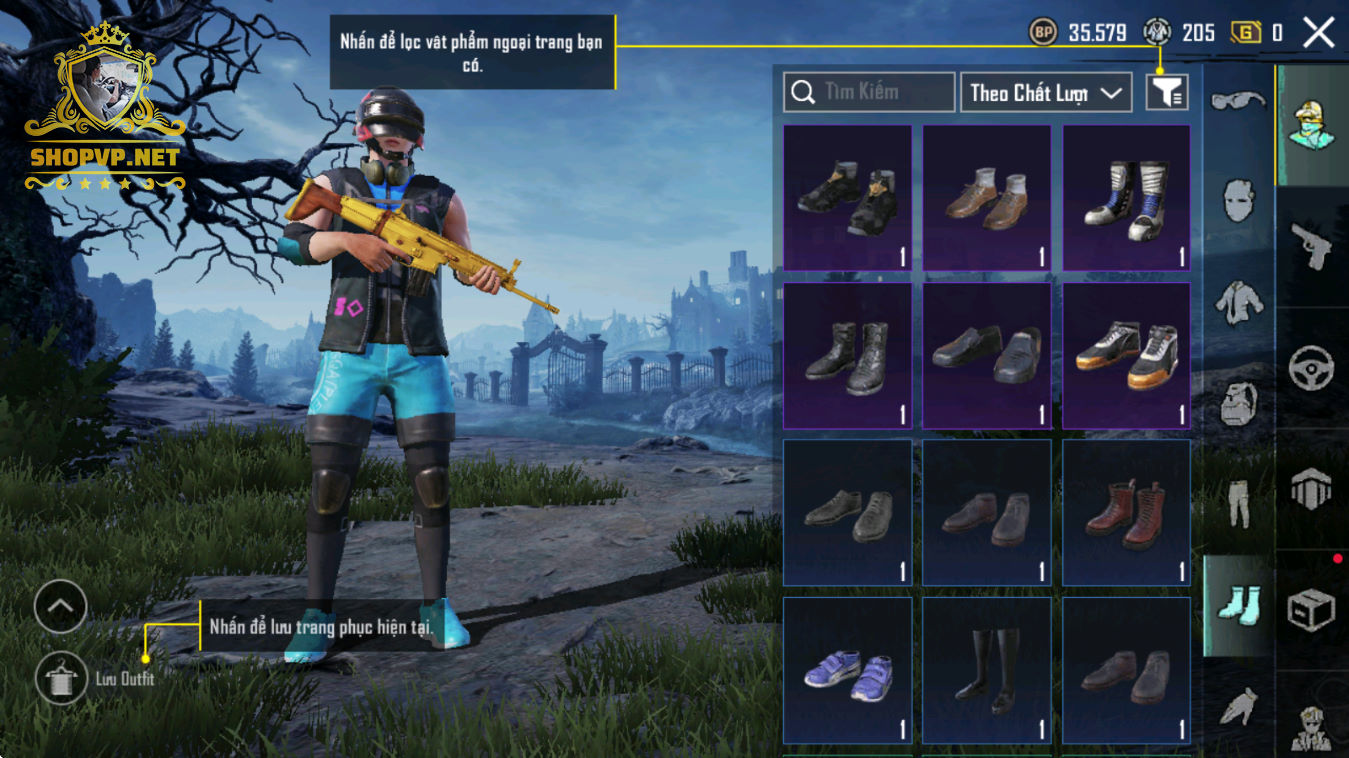1349x758 pixels.
Task: Open the crate box tab
Action: (1311, 610)
